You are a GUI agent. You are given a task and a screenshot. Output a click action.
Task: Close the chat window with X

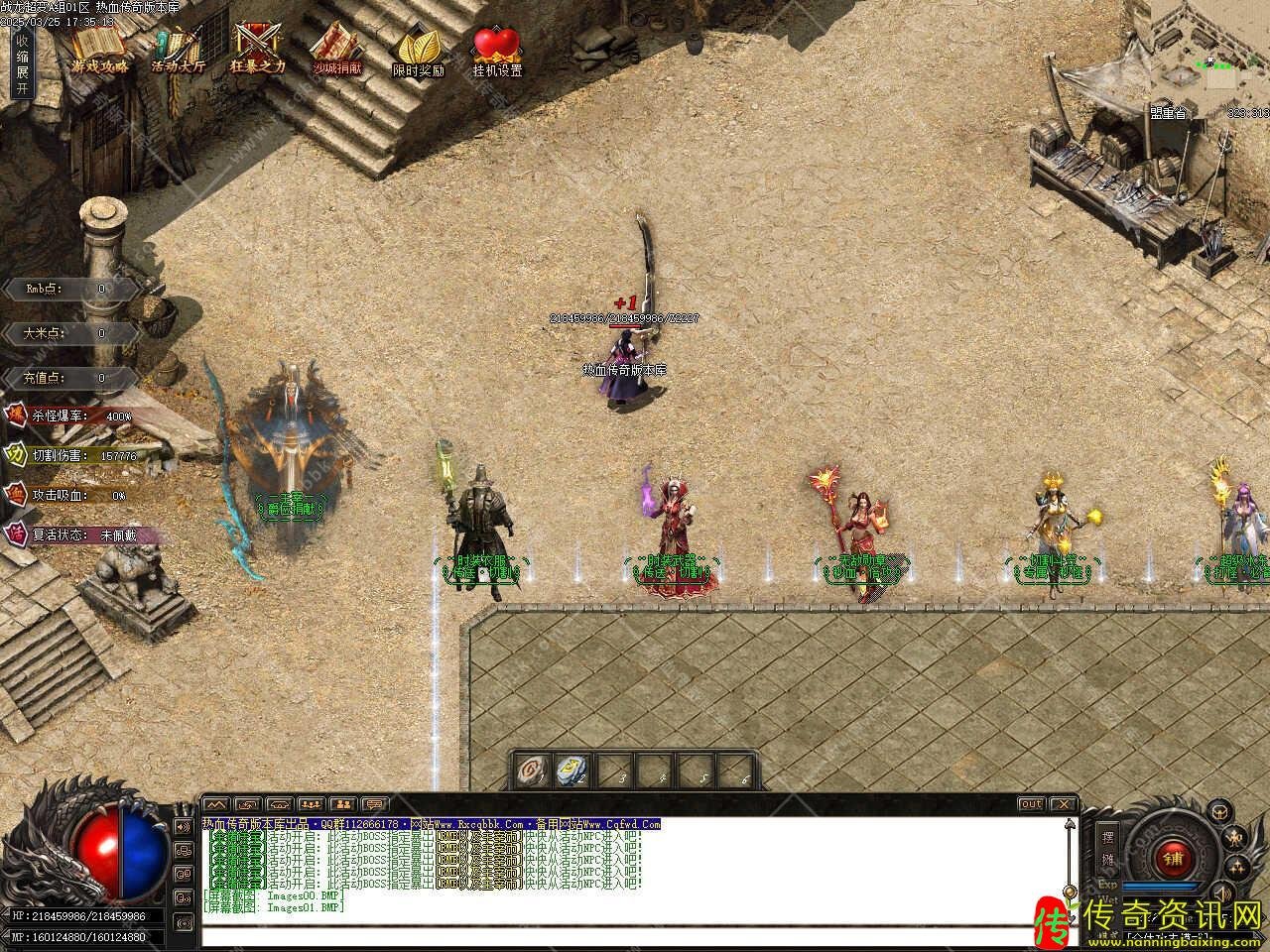click(1063, 804)
